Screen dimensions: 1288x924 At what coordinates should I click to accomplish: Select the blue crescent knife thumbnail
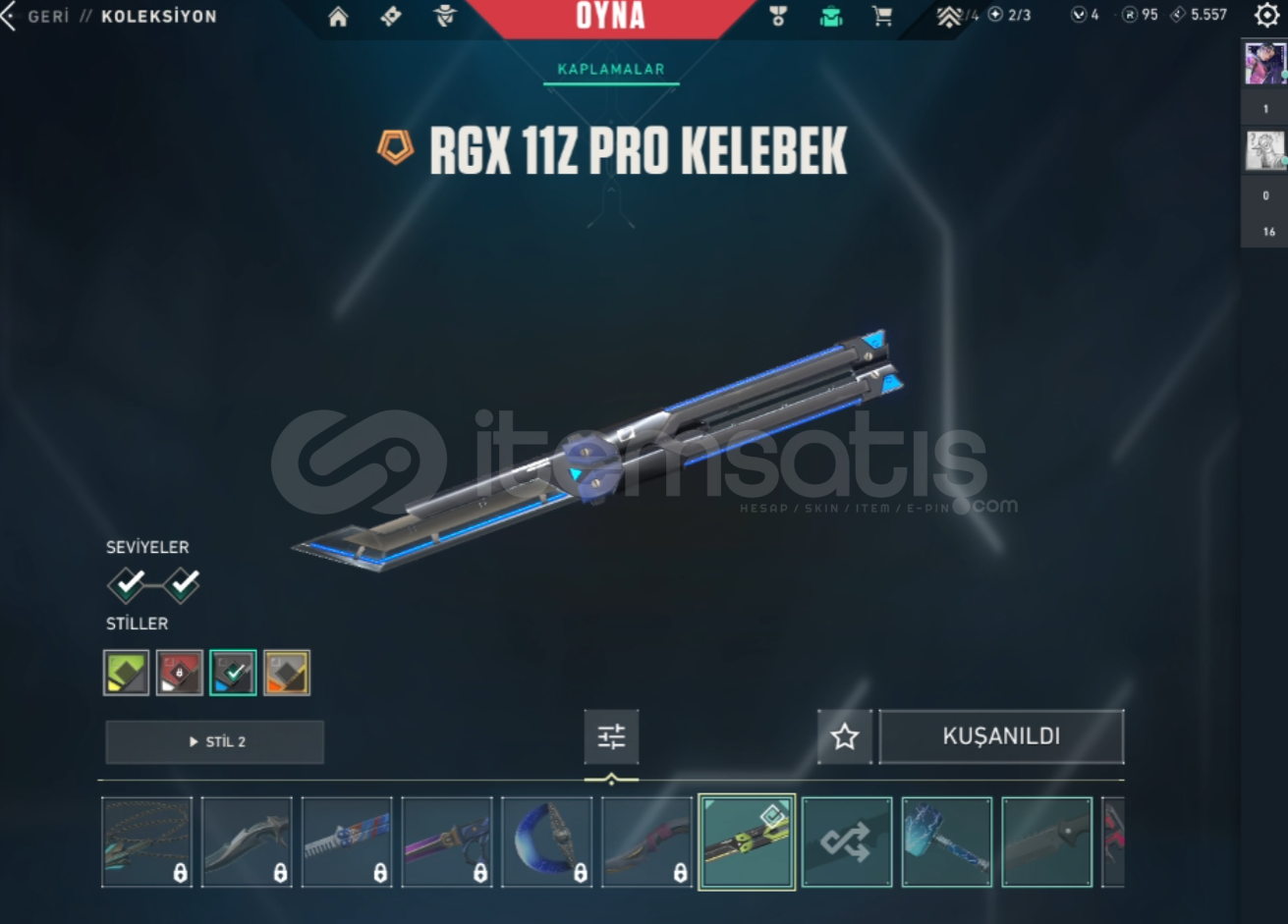point(547,842)
